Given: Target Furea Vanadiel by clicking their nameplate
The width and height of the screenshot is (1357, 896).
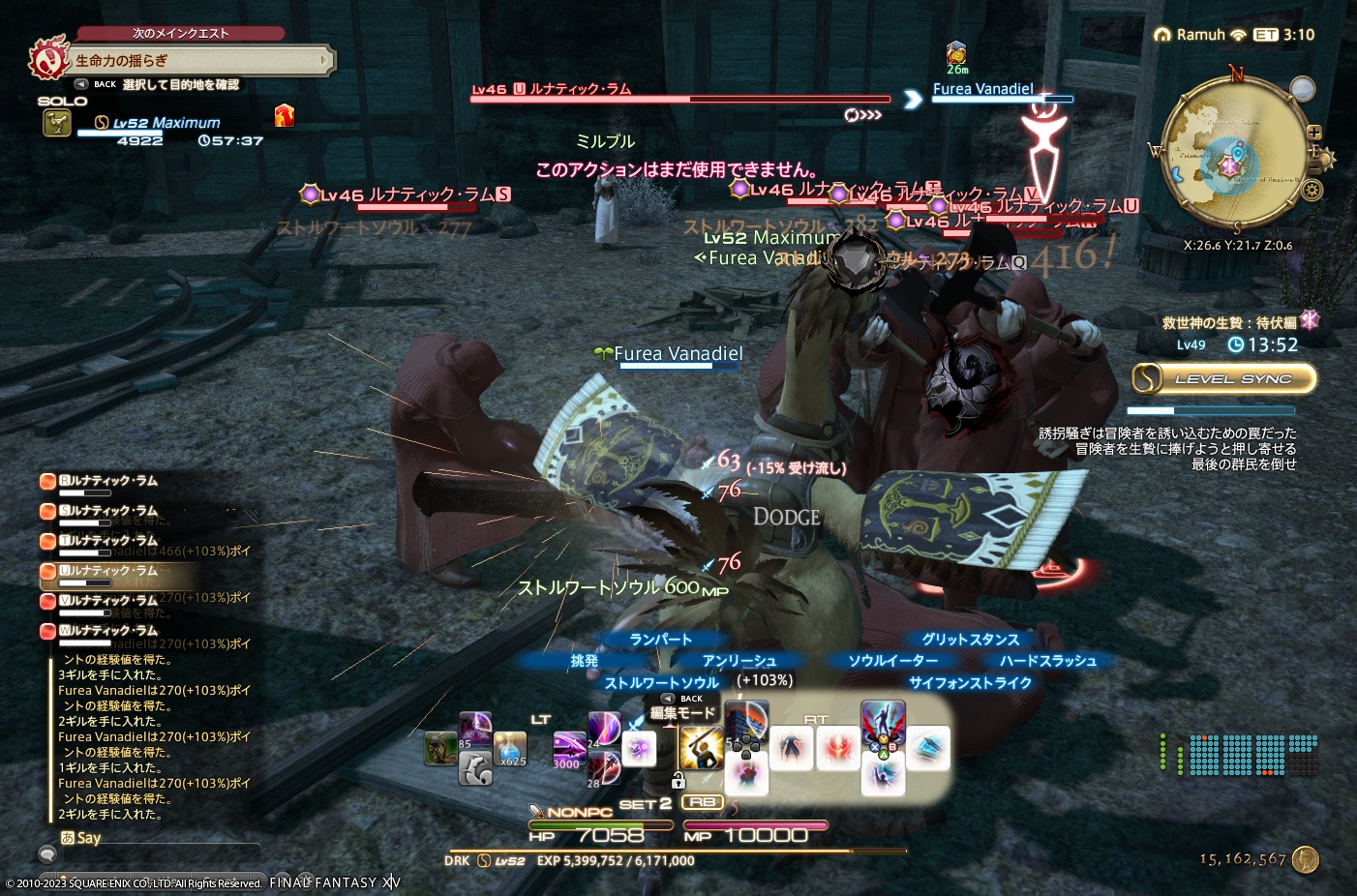Looking at the screenshot, I should tap(677, 353).
